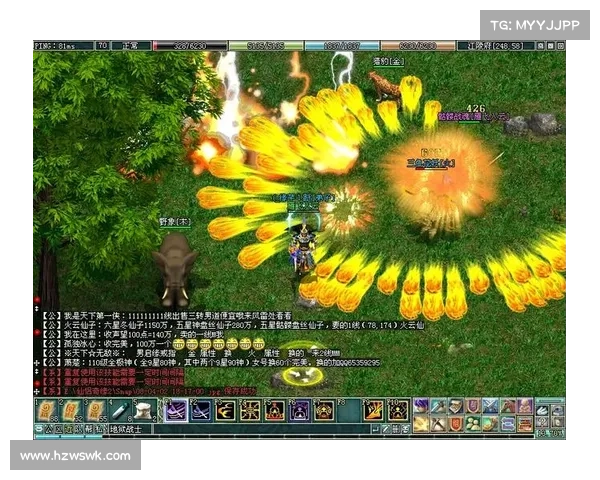Open the character portrait menu icon
The width and height of the screenshot is (600, 480).
coord(422,406)
